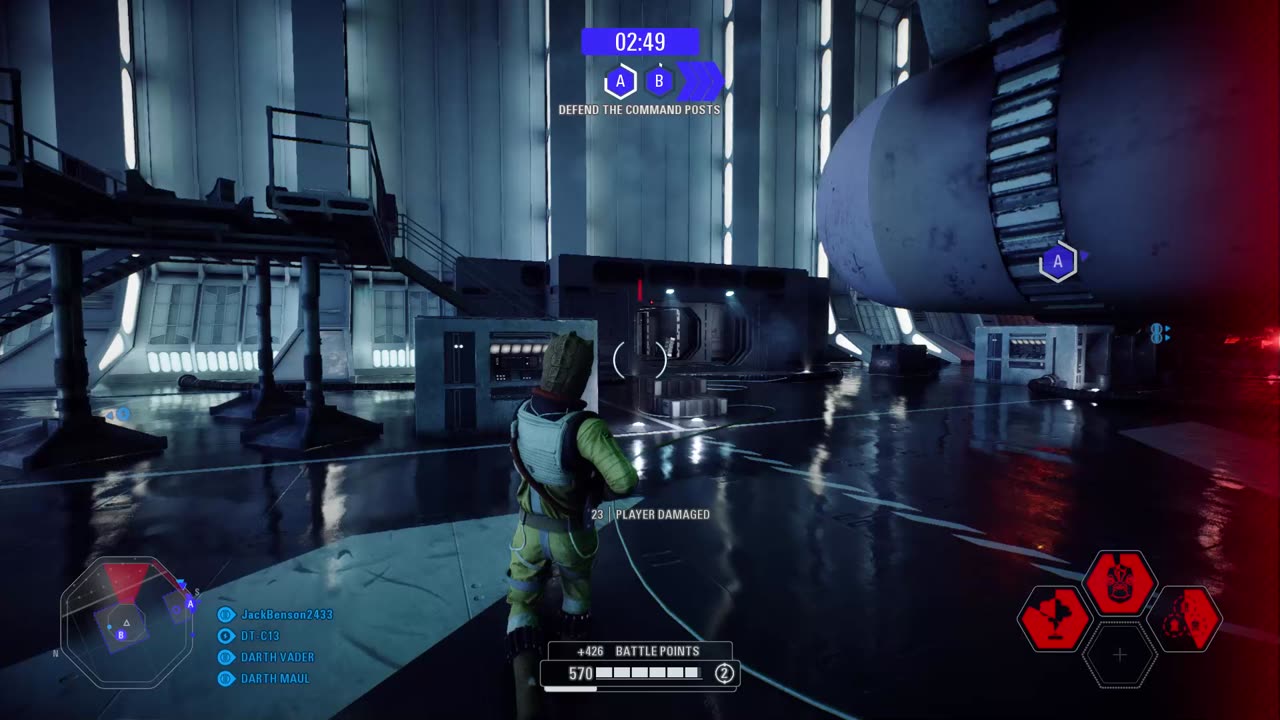
Task: Activate the Predator Instincts helmet ability
Action: (x=1120, y=583)
